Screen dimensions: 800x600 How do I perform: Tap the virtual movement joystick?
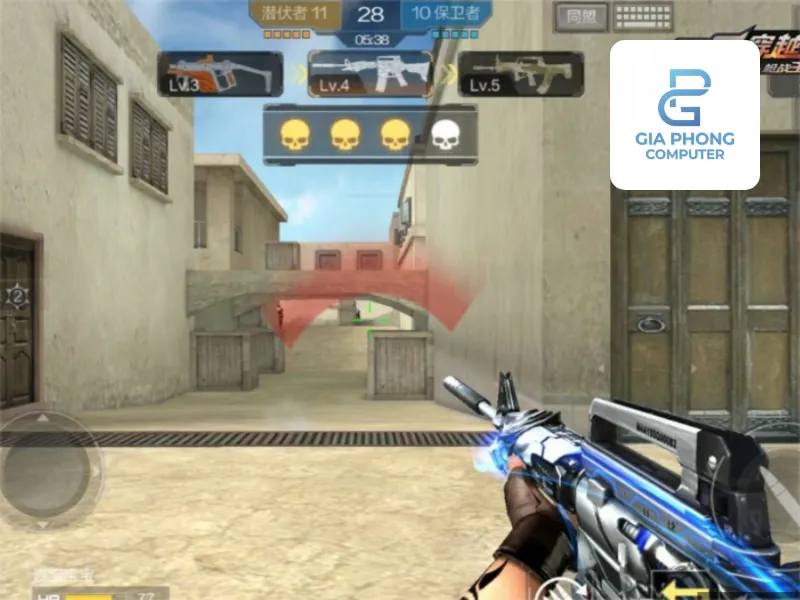(x=50, y=468)
